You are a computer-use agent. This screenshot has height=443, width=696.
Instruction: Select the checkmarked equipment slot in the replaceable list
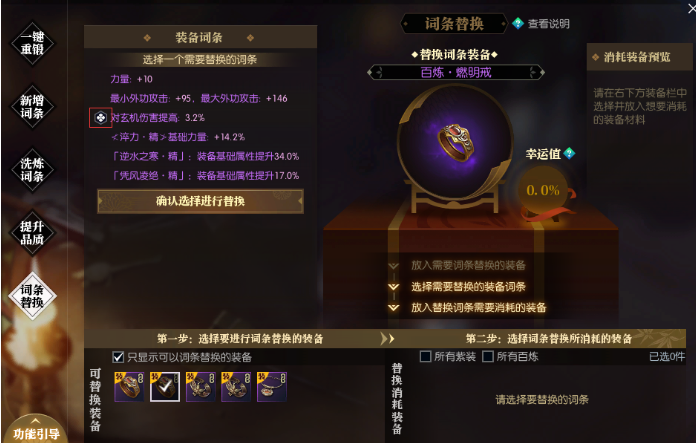(x=164, y=386)
